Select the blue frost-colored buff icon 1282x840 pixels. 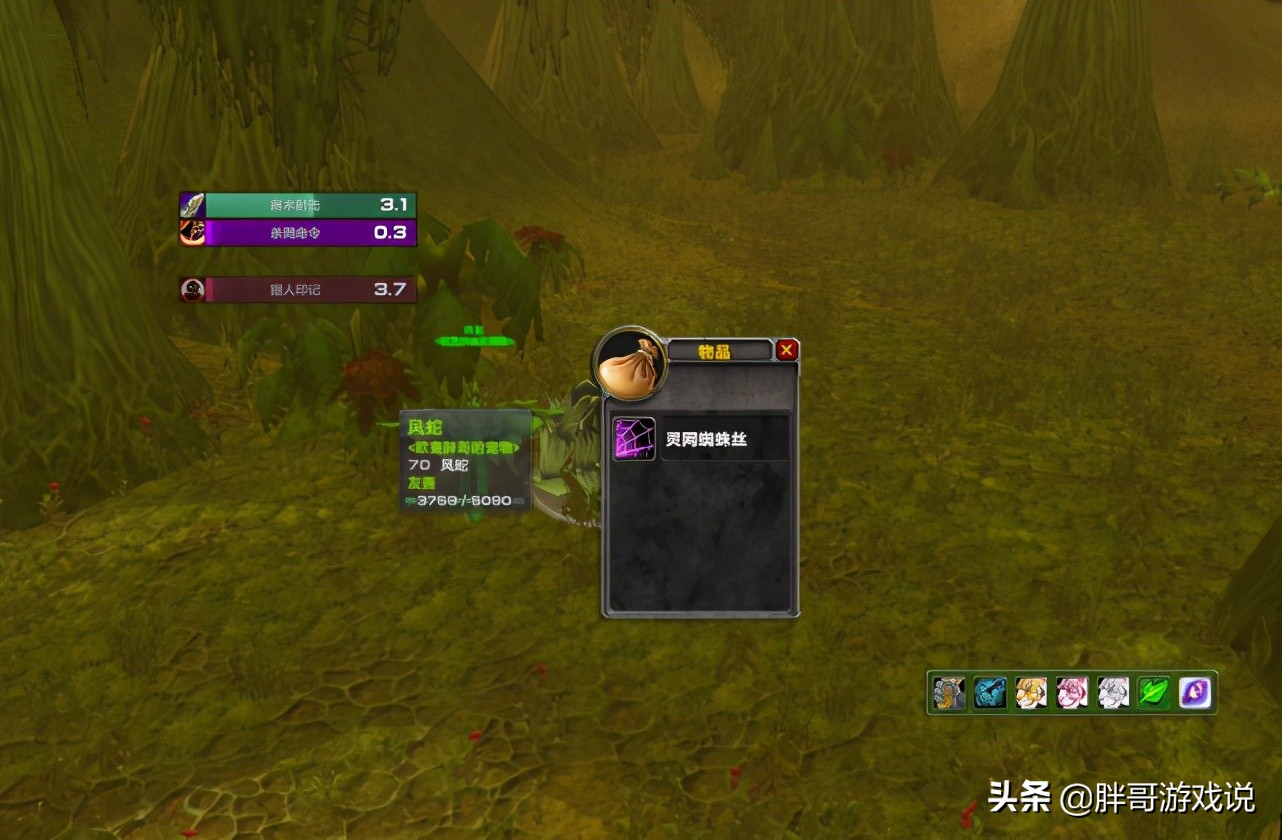coord(990,692)
